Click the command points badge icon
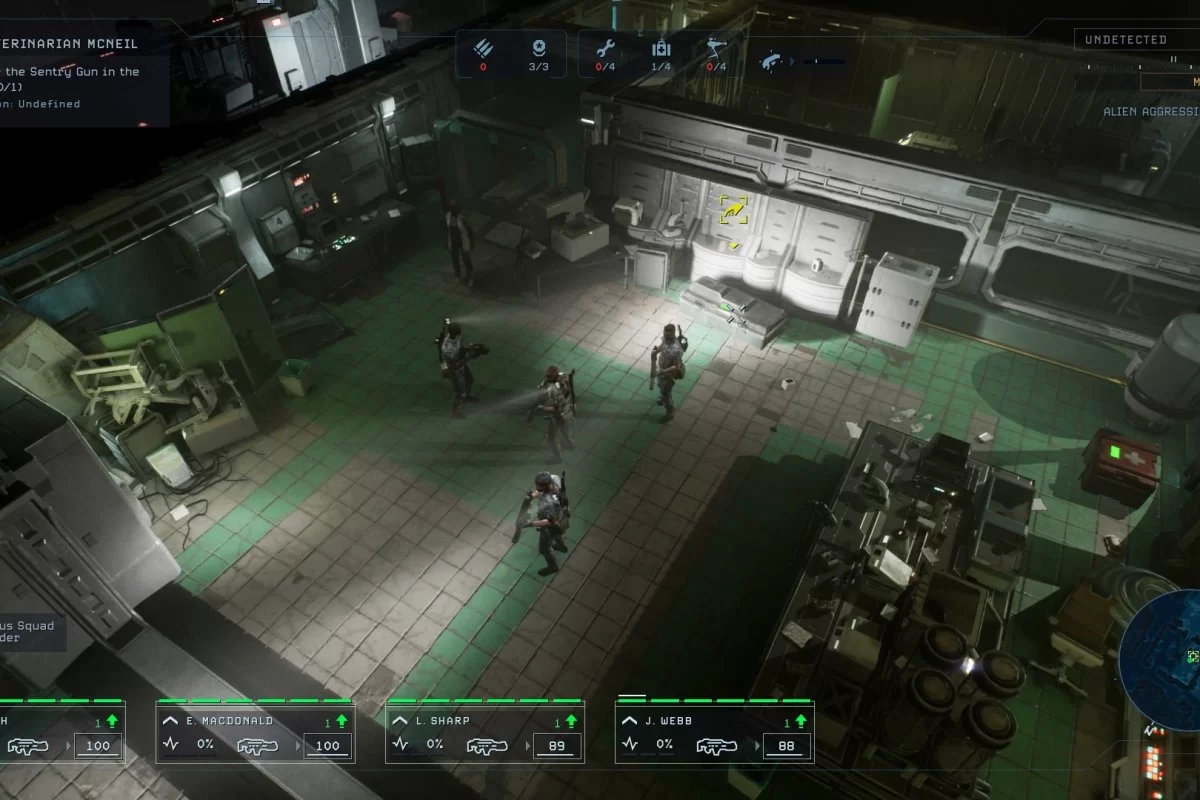The image size is (1200, 800). tap(541, 47)
